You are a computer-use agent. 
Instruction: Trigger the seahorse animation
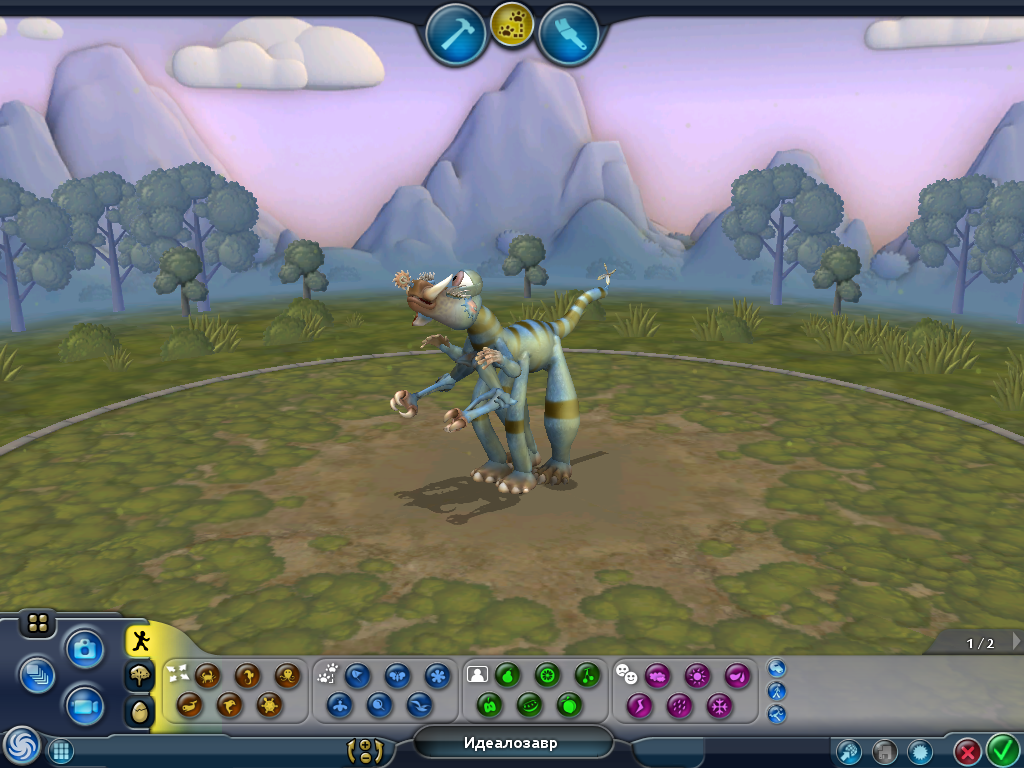click(248, 676)
